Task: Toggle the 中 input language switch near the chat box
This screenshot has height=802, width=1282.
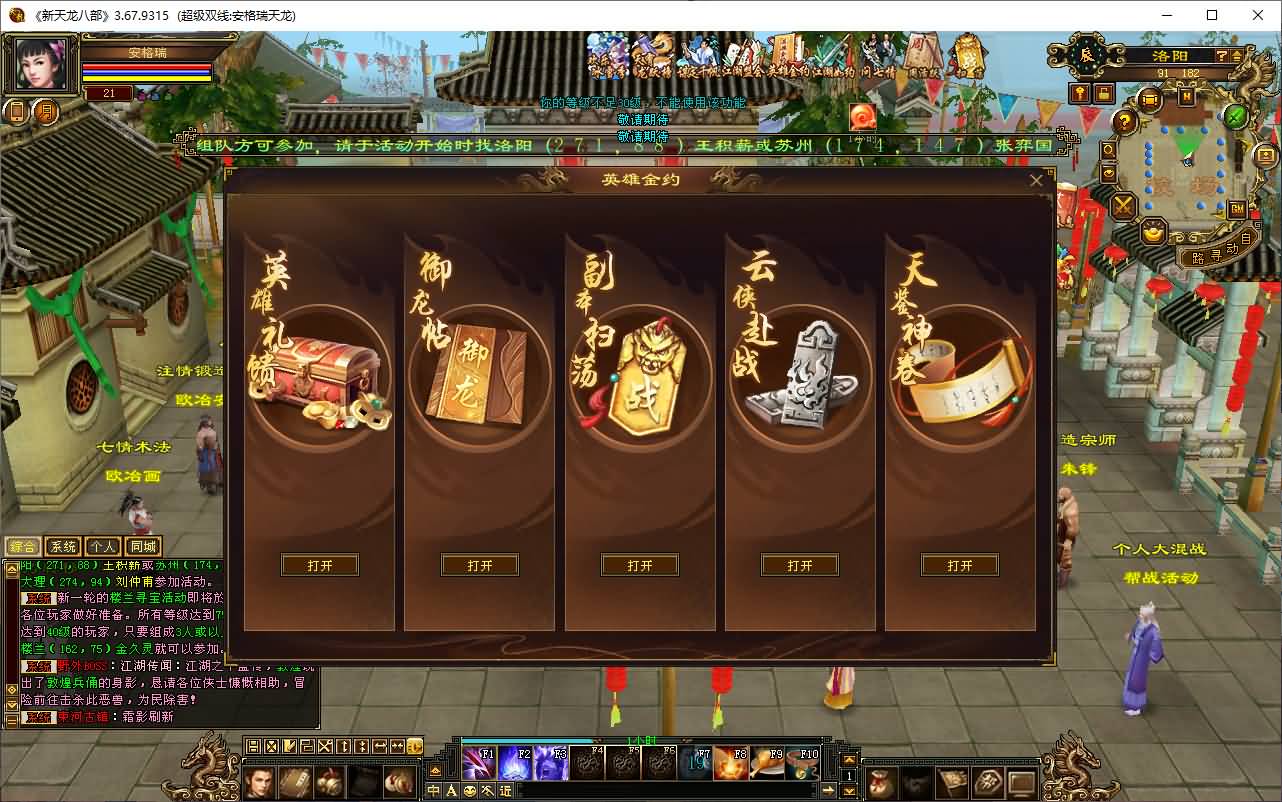Action: pyautogui.click(x=434, y=791)
